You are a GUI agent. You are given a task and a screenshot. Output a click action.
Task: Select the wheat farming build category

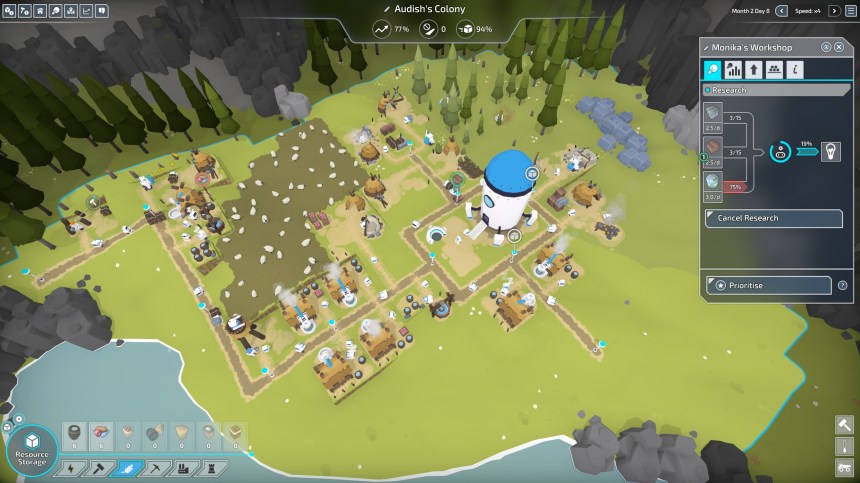[127, 467]
